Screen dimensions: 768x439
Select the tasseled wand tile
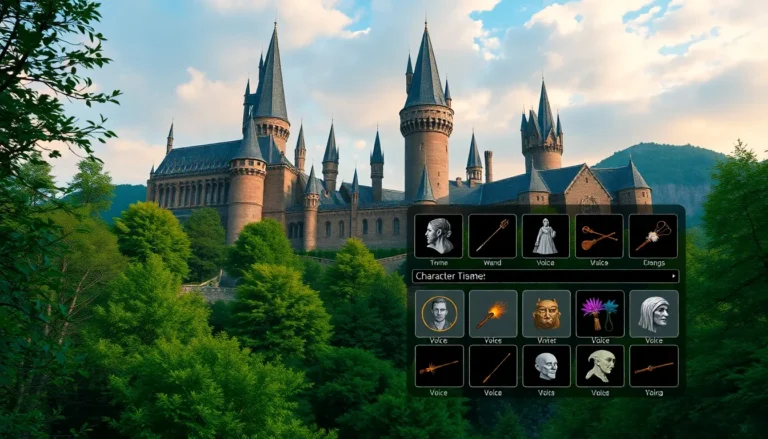click(653, 236)
